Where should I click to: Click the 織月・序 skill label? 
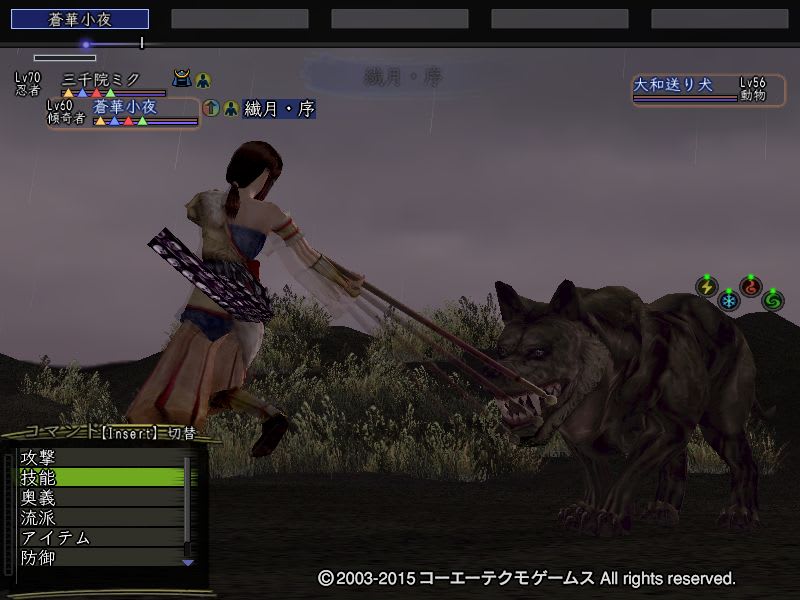279,109
